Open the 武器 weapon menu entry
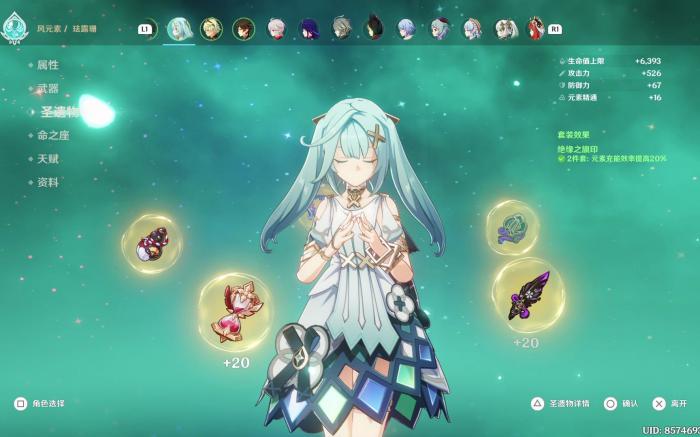The image size is (700, 437). (x=48, y=89)
